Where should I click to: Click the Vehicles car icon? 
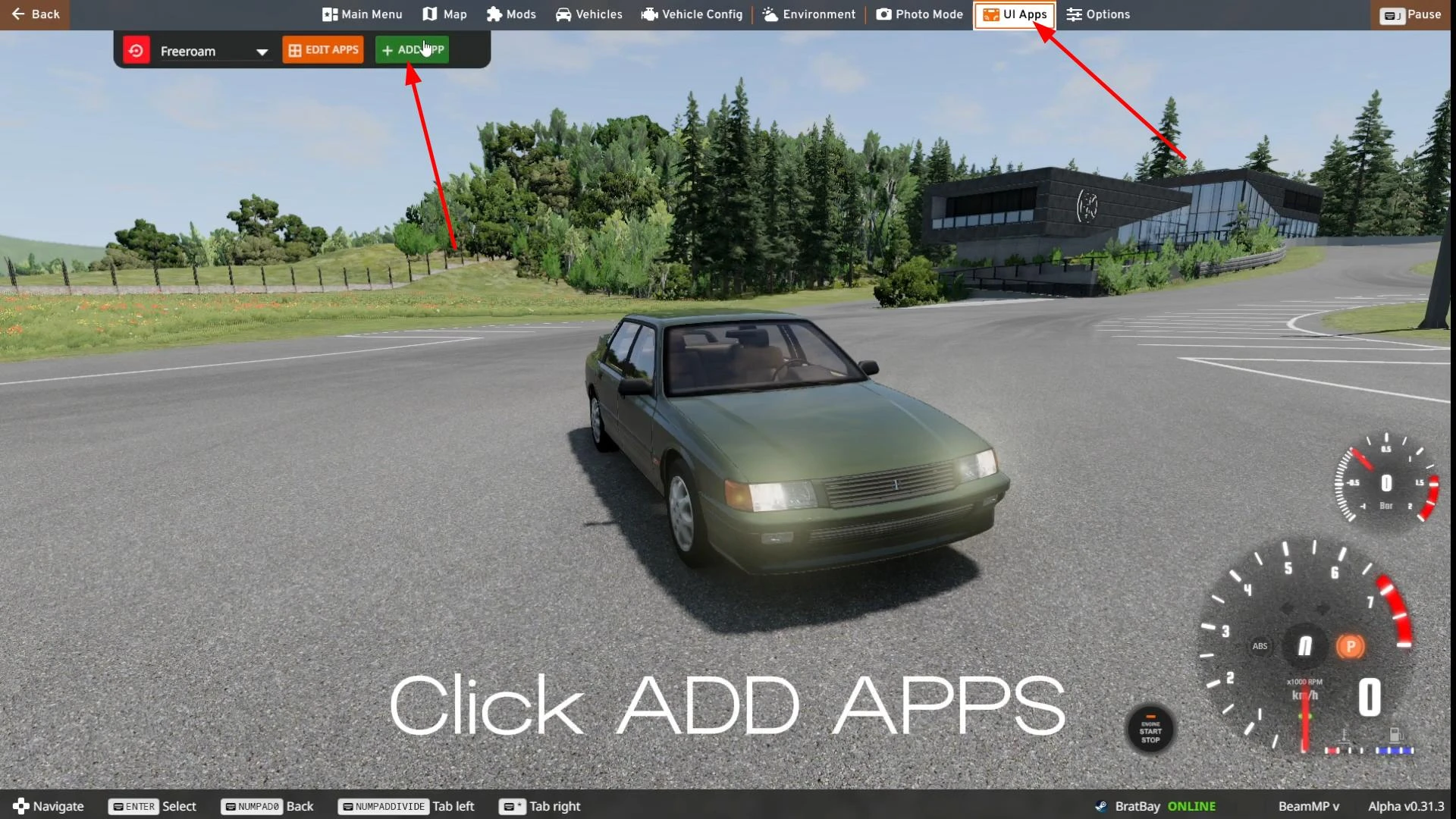[x=564, y=14]
